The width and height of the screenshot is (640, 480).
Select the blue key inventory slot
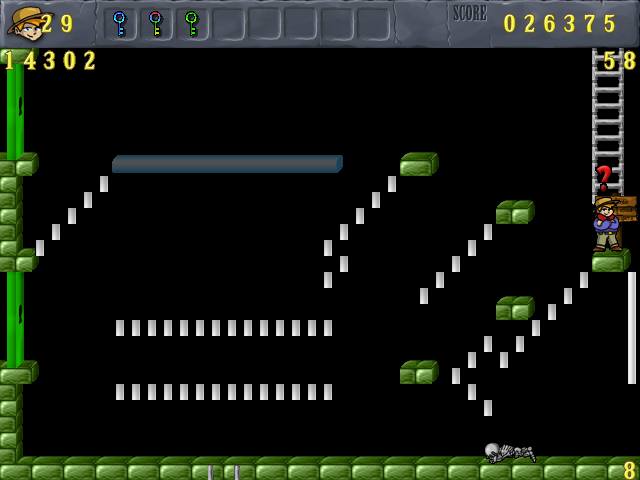[x=120, y=23]
